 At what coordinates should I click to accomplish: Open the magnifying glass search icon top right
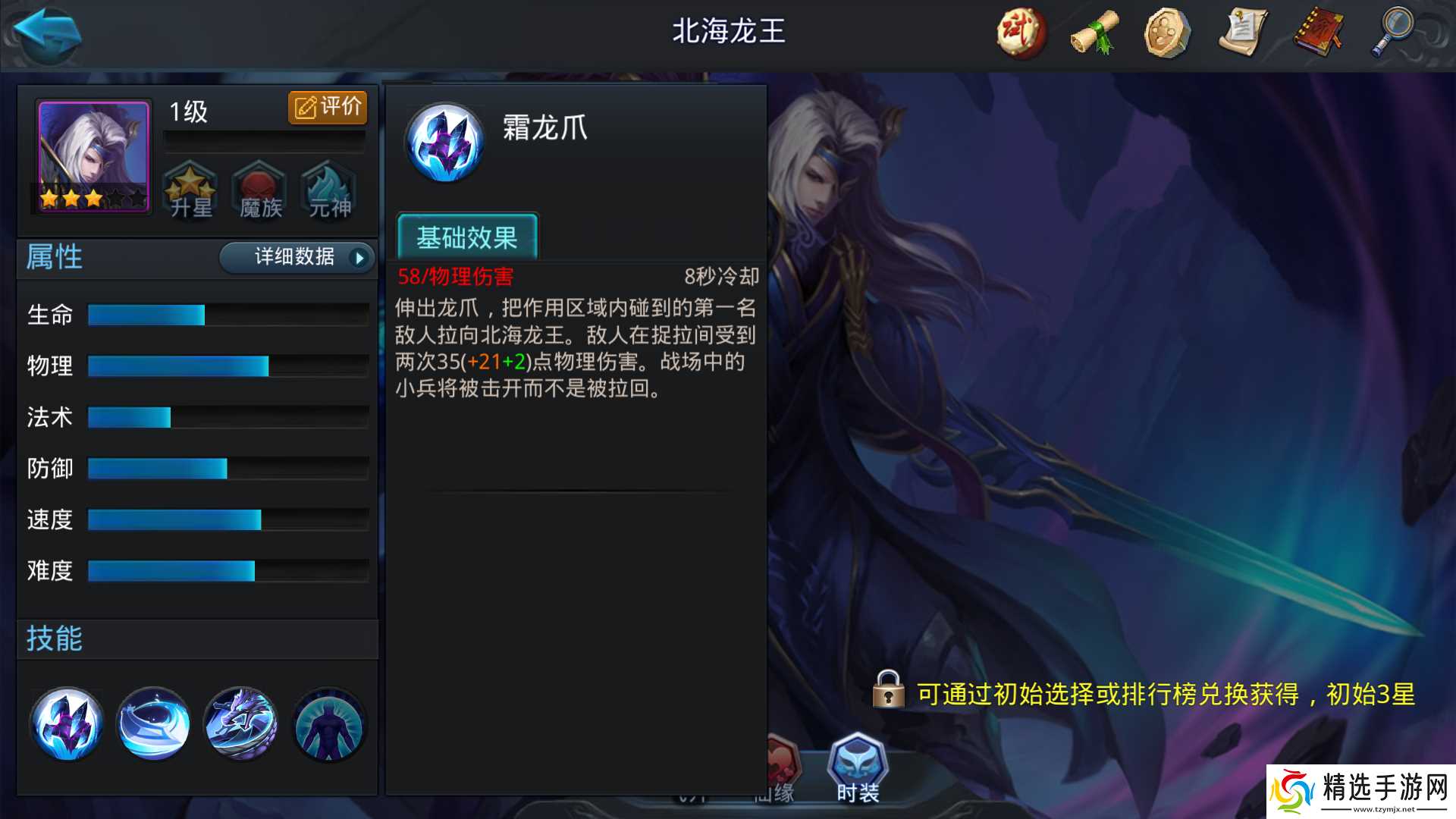click(1392, 32)
